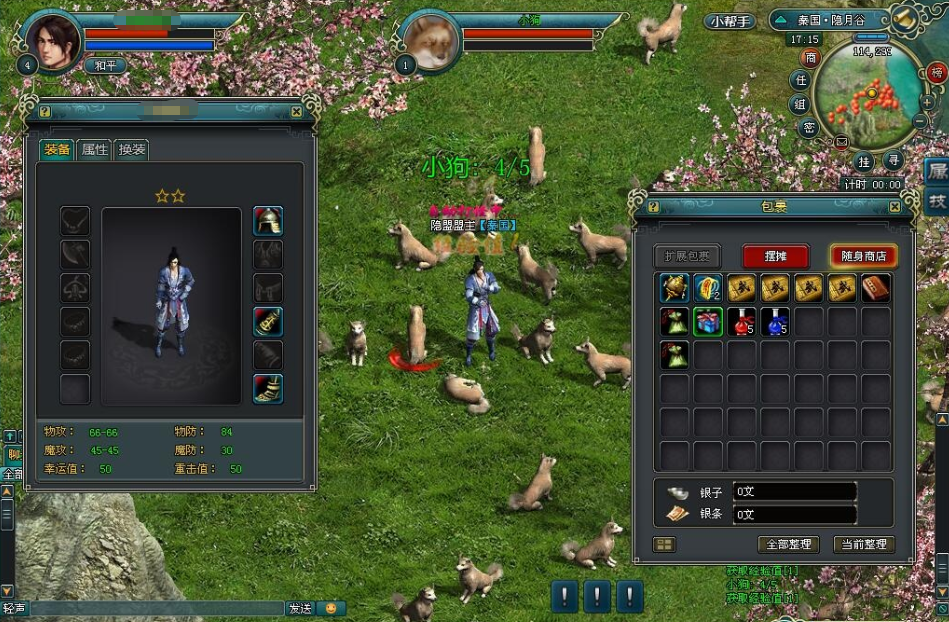This screenshot has width=949, height=622.
Task: Switch to the 属性 attributes tab
Action: [94, 150]
